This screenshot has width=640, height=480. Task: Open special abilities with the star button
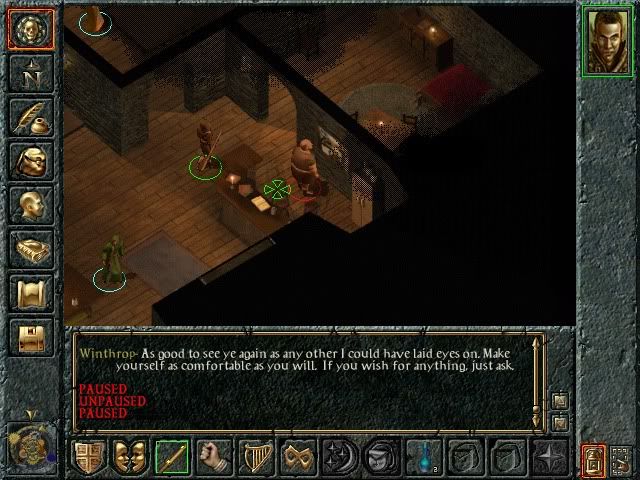coord(550,457)
